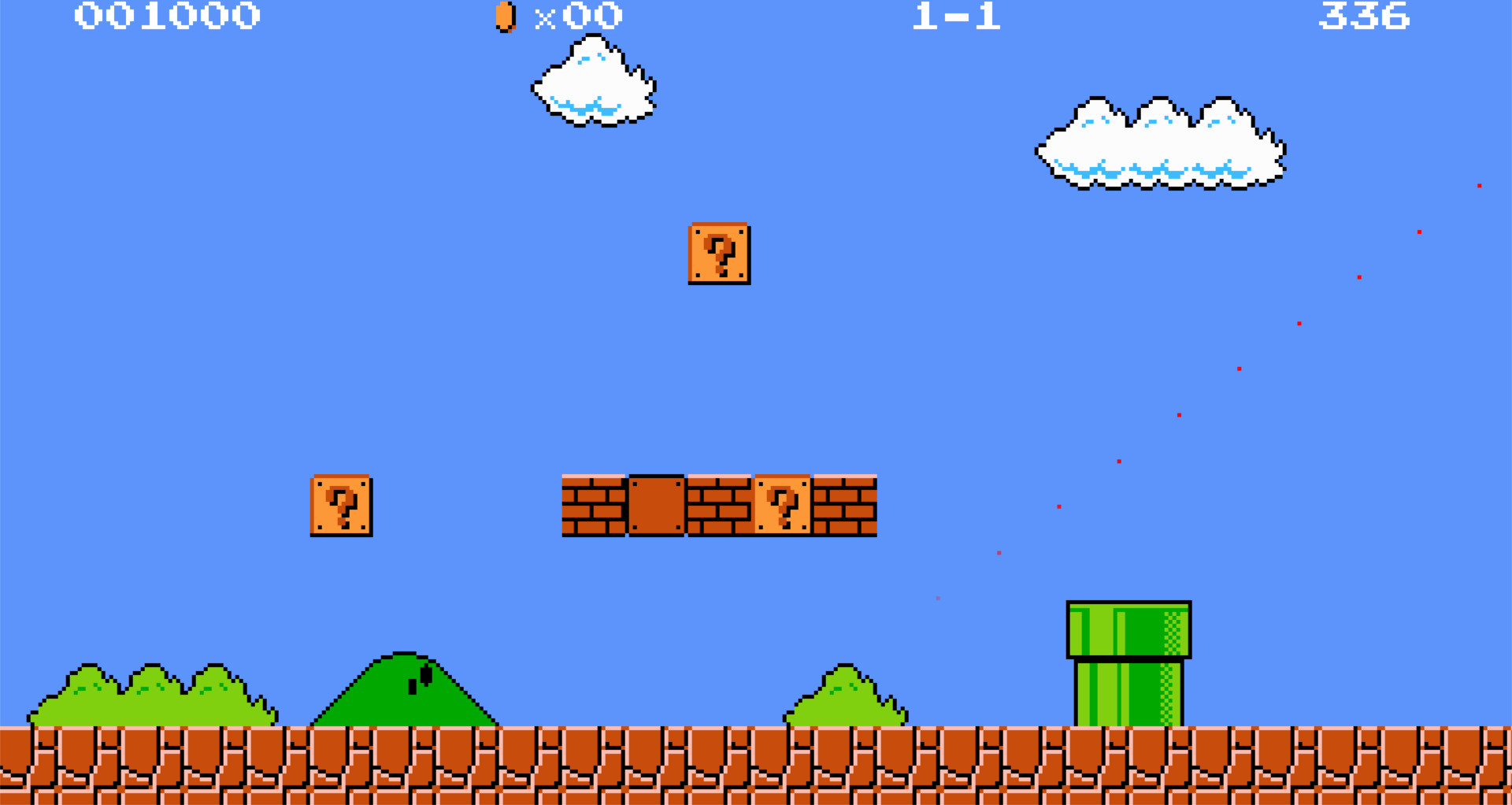Click the rightmost brick block in the row

click(844, 505)
